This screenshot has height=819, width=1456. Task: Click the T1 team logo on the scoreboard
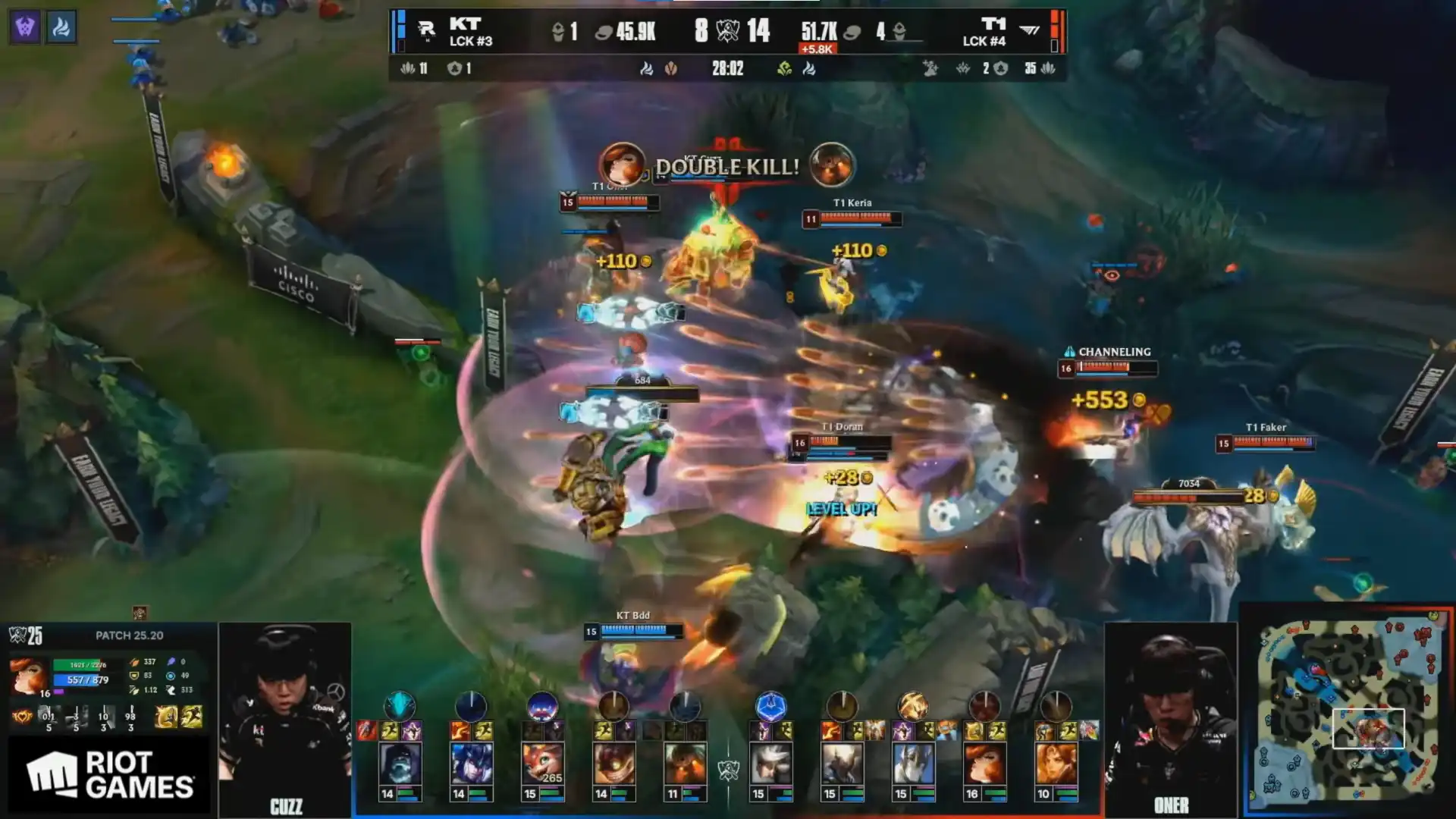[x=1029, y=30]
